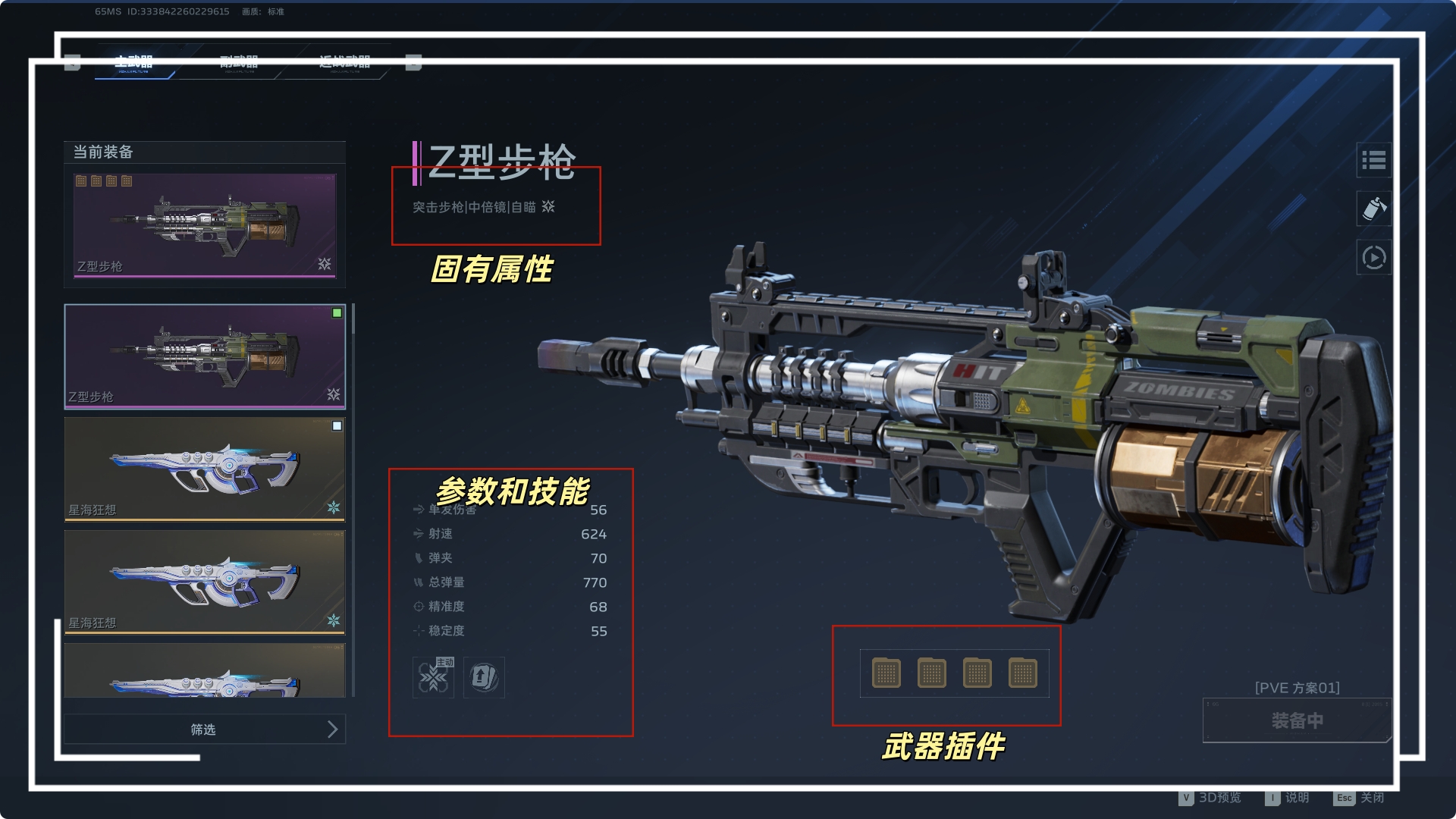The height and width of the screenshot is (819, 1456).
Task: Select the fourth weapon plugin slot
Action: point(1023,673)
